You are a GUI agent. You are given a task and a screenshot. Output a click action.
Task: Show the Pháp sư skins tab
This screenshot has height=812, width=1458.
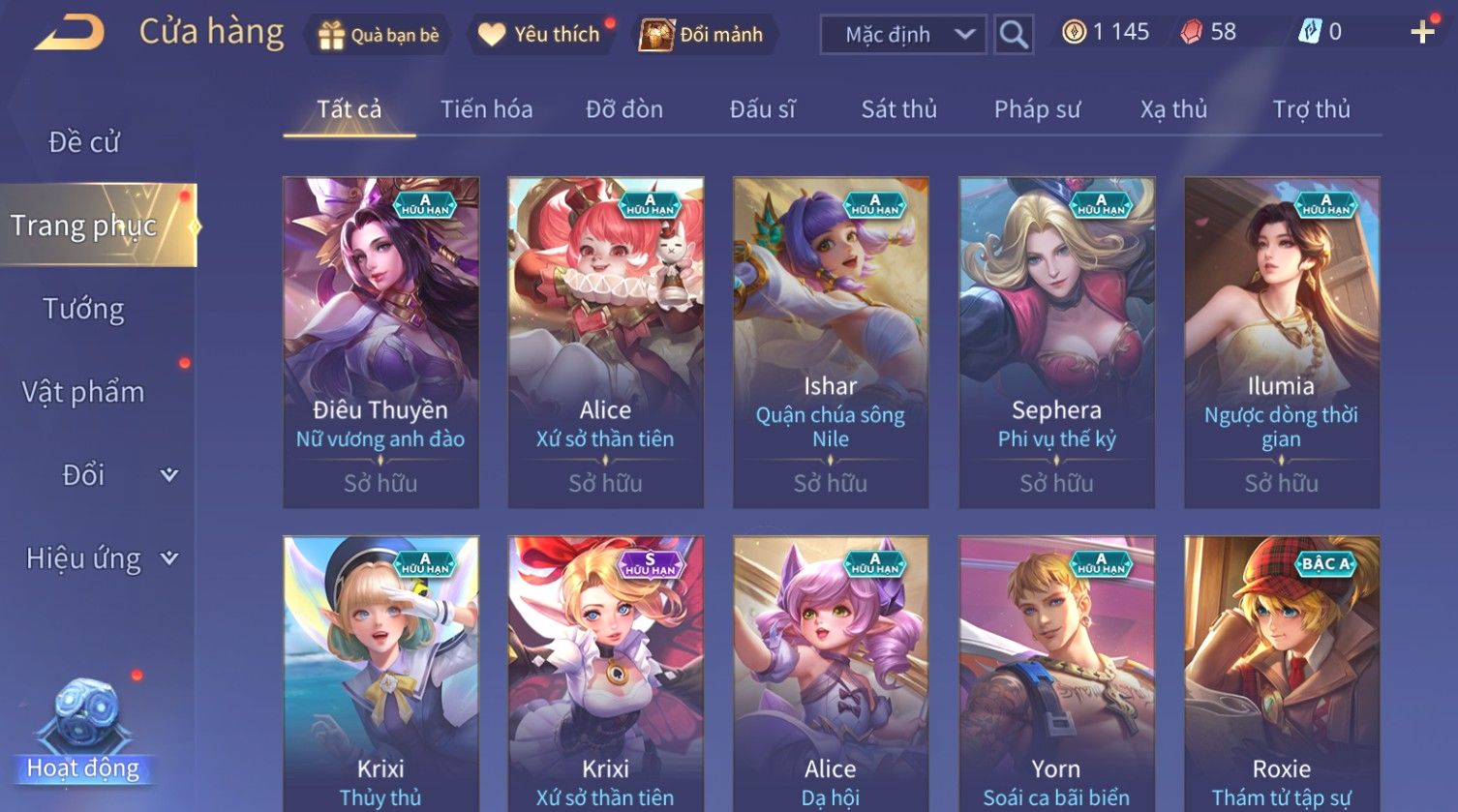point(1037,109)
